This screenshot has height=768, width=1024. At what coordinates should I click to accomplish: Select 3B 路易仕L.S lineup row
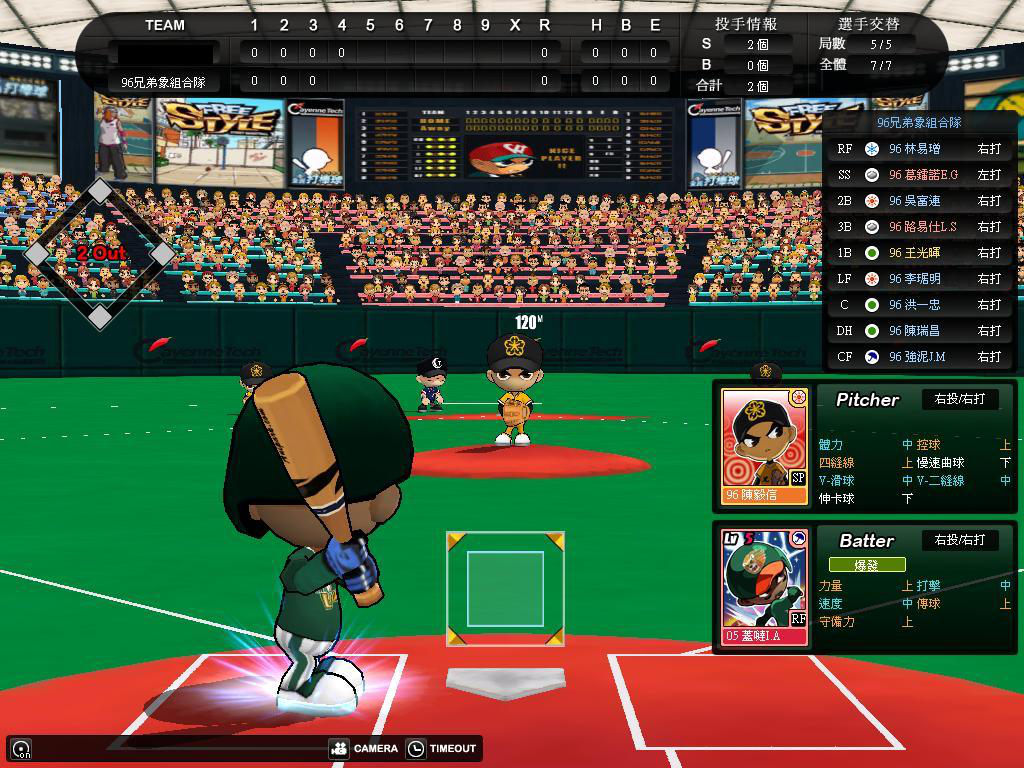[920, 227]
